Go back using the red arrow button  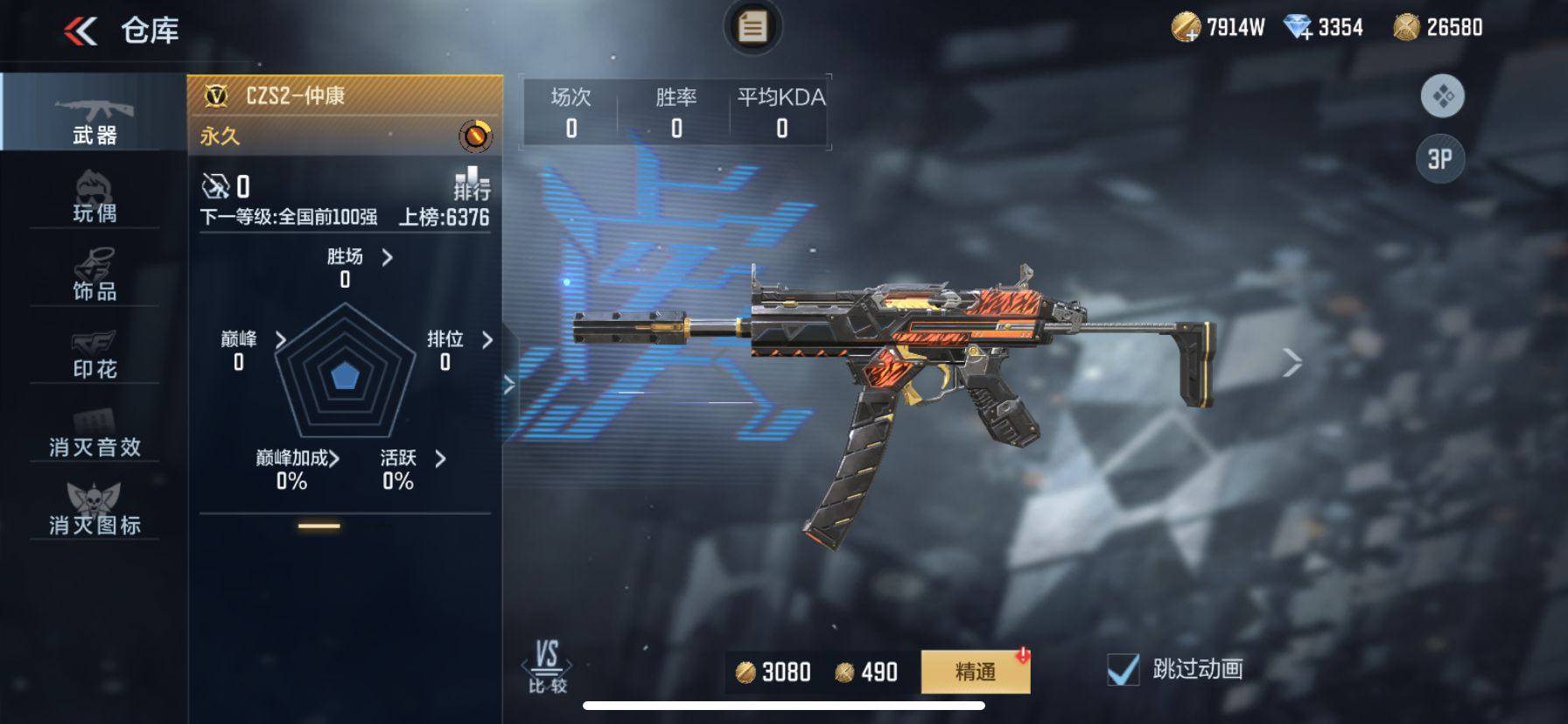pyautogui.click(x=80, y=32)
